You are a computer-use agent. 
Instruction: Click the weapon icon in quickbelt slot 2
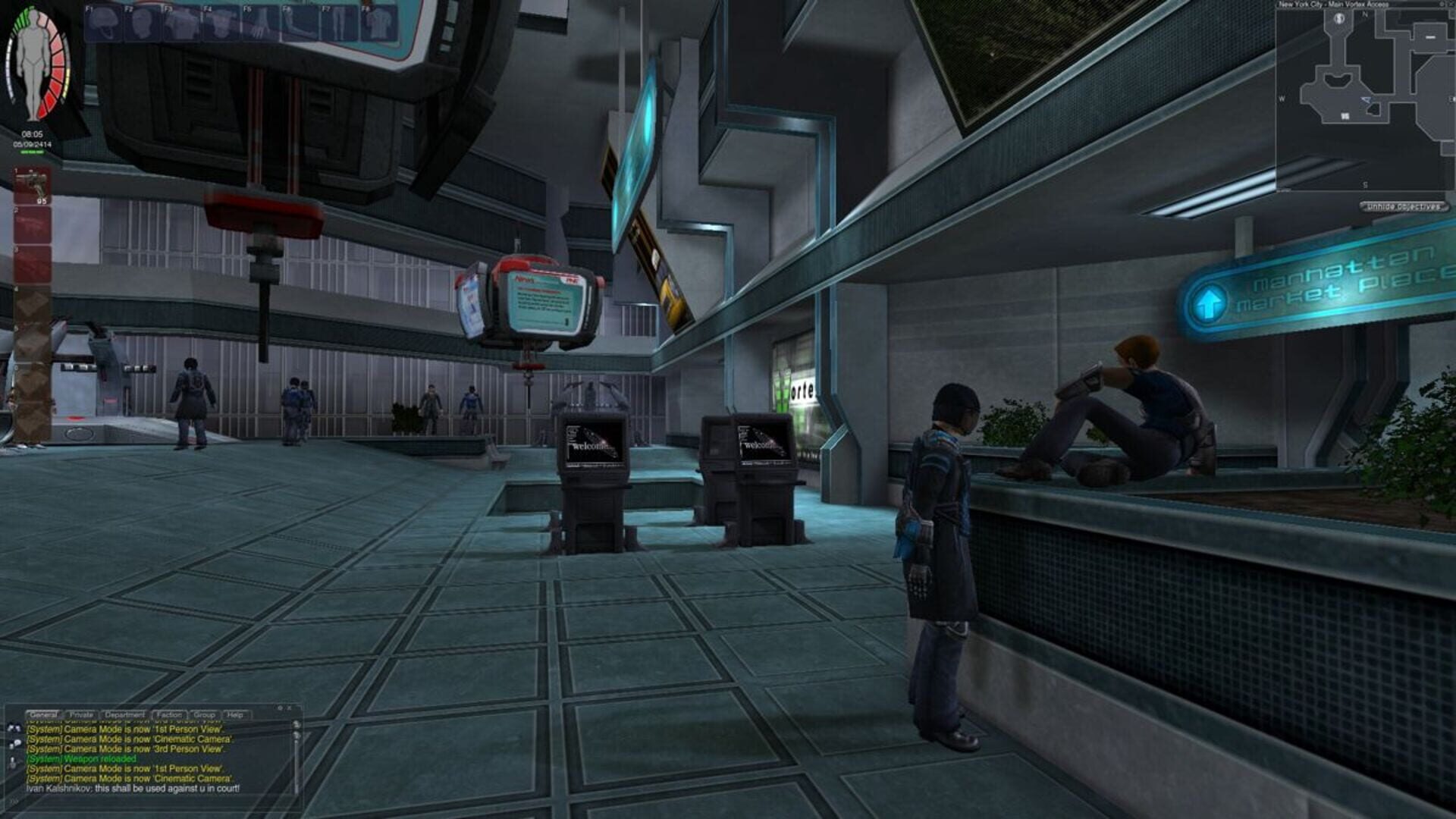pyautogui.click(x=32, y=224)
